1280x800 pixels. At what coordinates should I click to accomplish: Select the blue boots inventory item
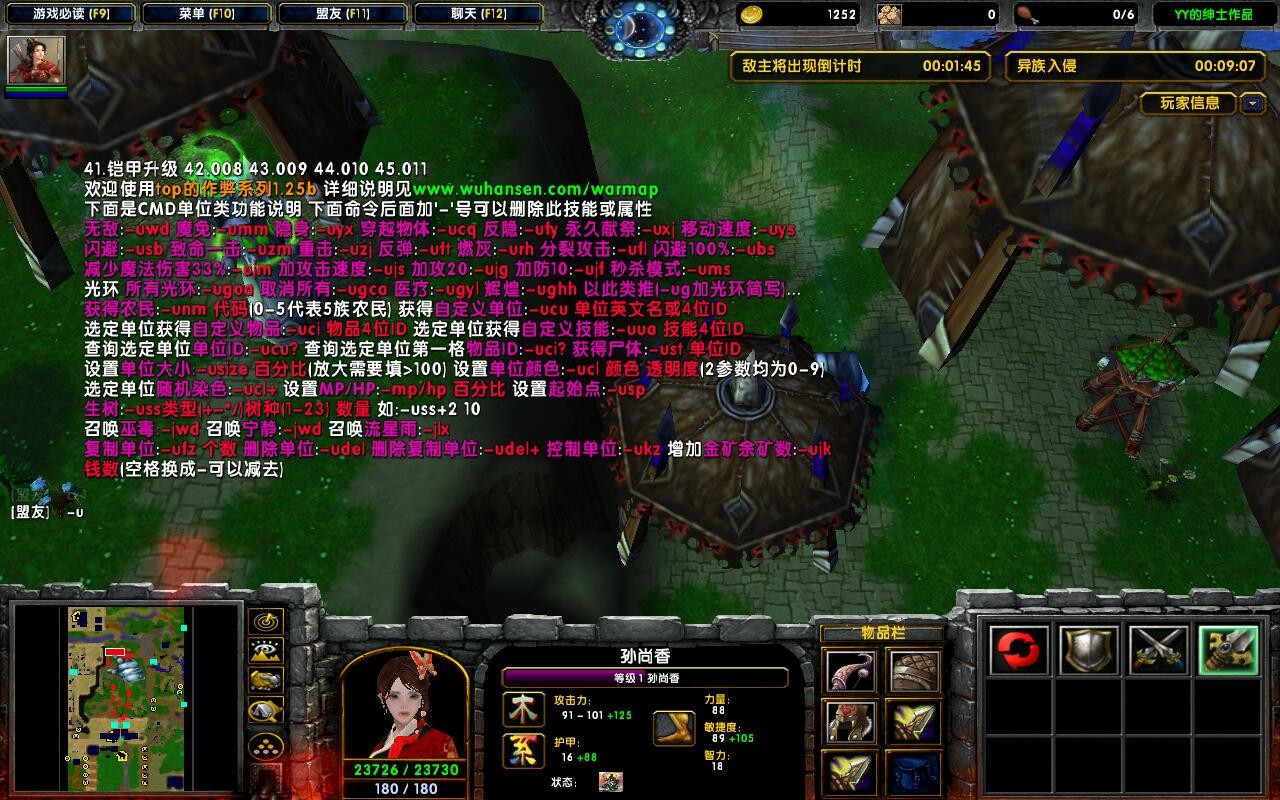[914, 773]
